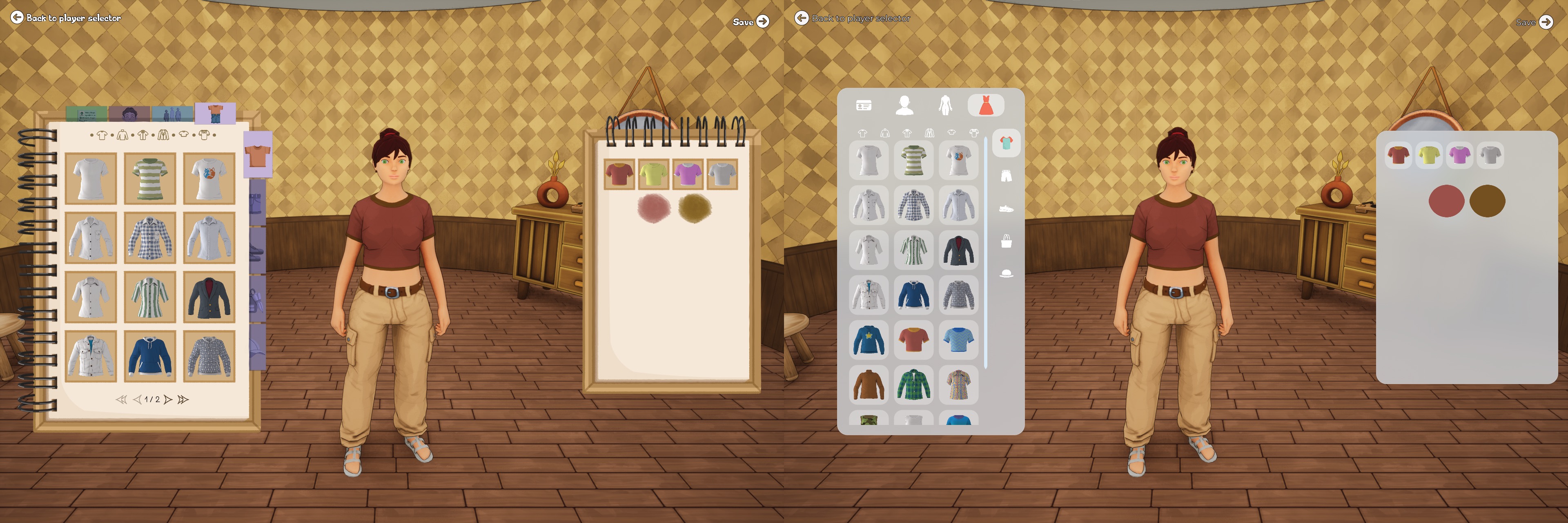Open the handbag accessories category

[x=1006, y=241]
